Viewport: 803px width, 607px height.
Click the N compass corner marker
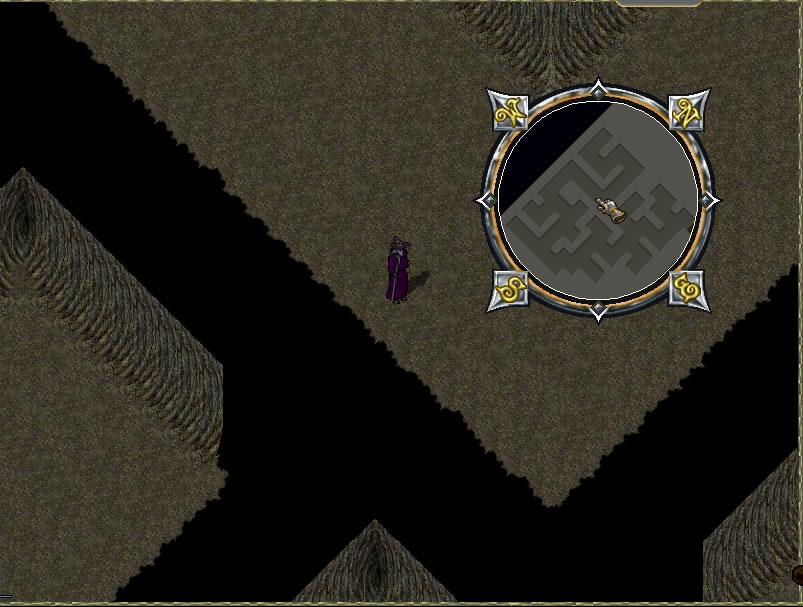(688, 111)
